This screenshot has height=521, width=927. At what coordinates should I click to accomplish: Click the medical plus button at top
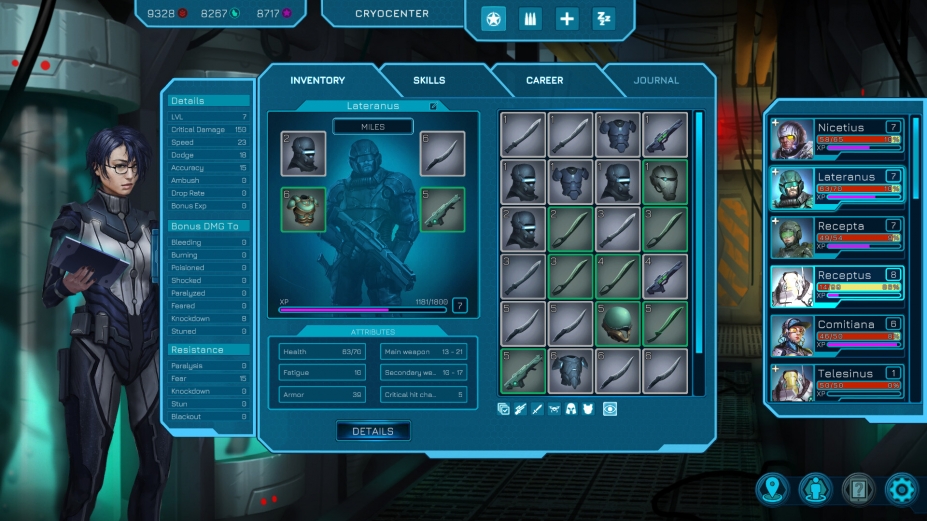coord(567,19)
